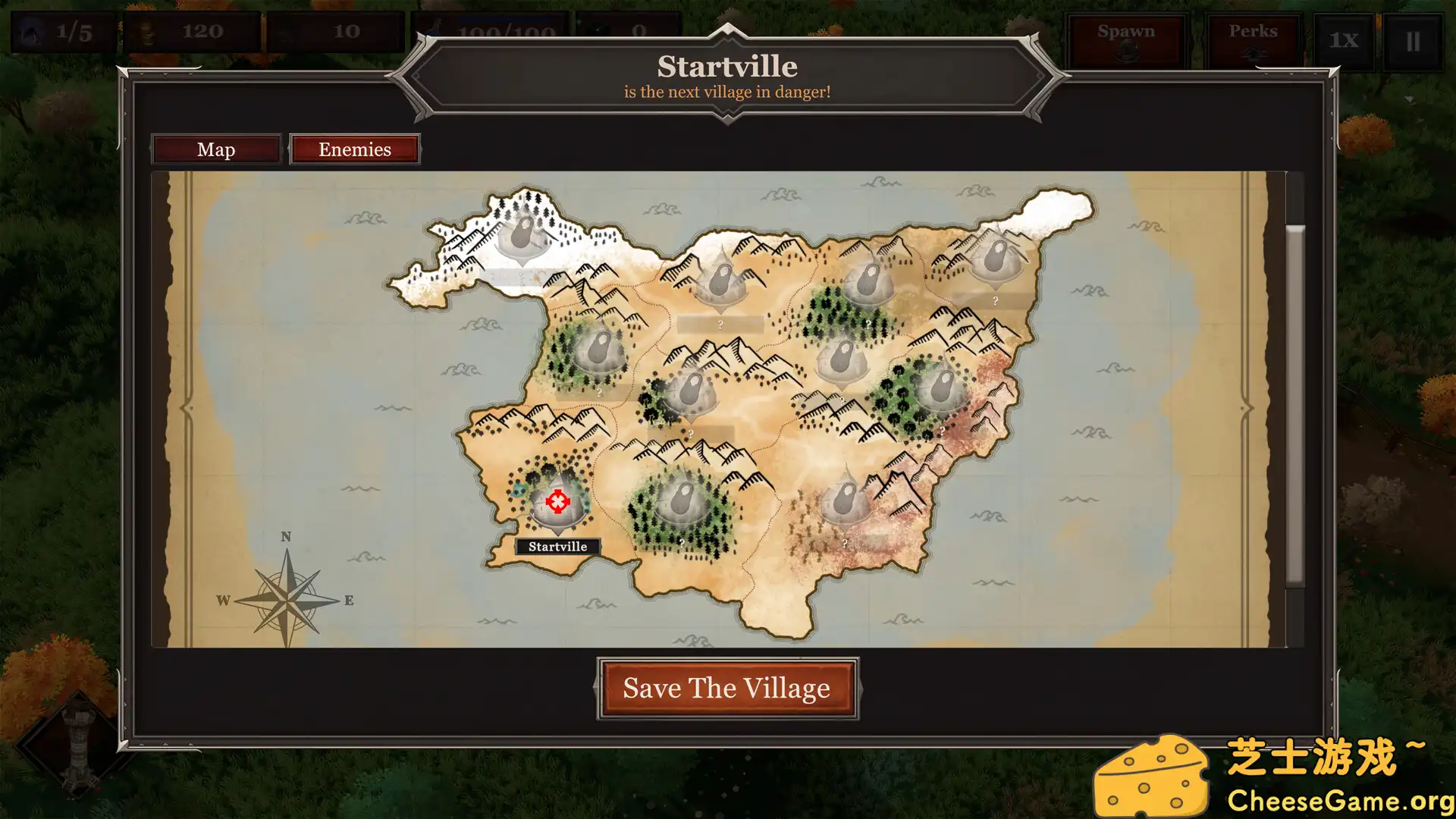Pause the game with the pause button
This screenshot has width=1456, height=819.
coord(1413,41)
